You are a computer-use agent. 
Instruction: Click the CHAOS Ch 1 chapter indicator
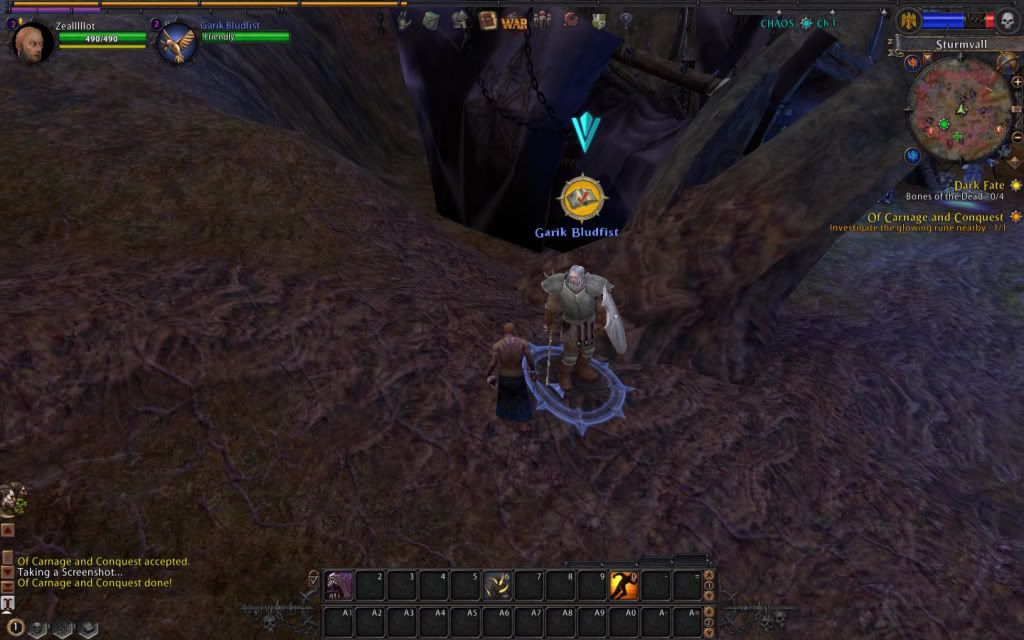pos(798,23)
